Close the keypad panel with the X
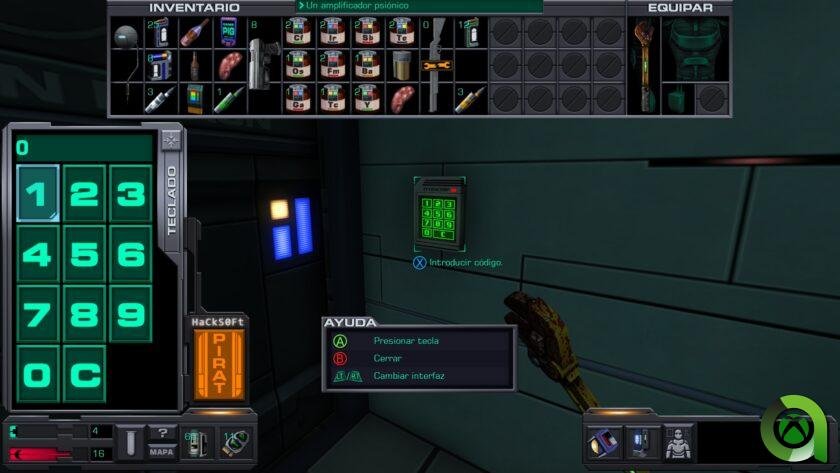Screen dimensions: 840x473 (x=171, y=140)
